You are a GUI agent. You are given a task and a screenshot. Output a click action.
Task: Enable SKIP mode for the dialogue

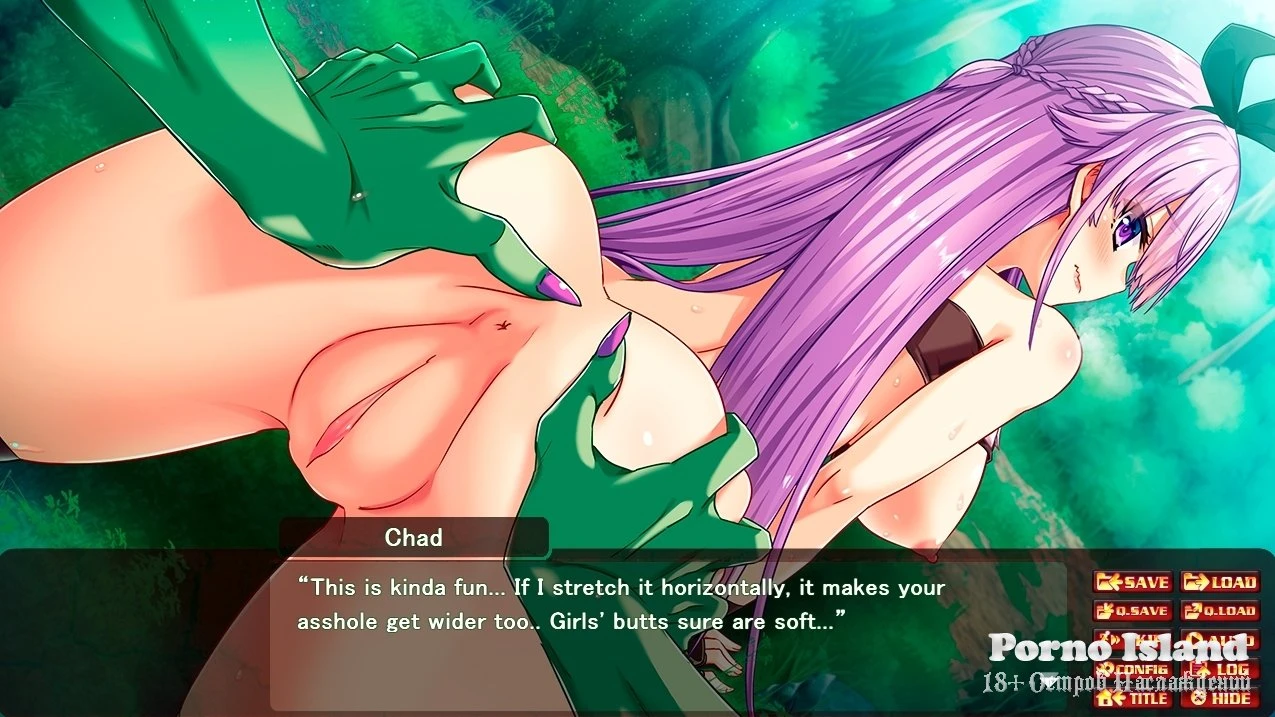1132,640
